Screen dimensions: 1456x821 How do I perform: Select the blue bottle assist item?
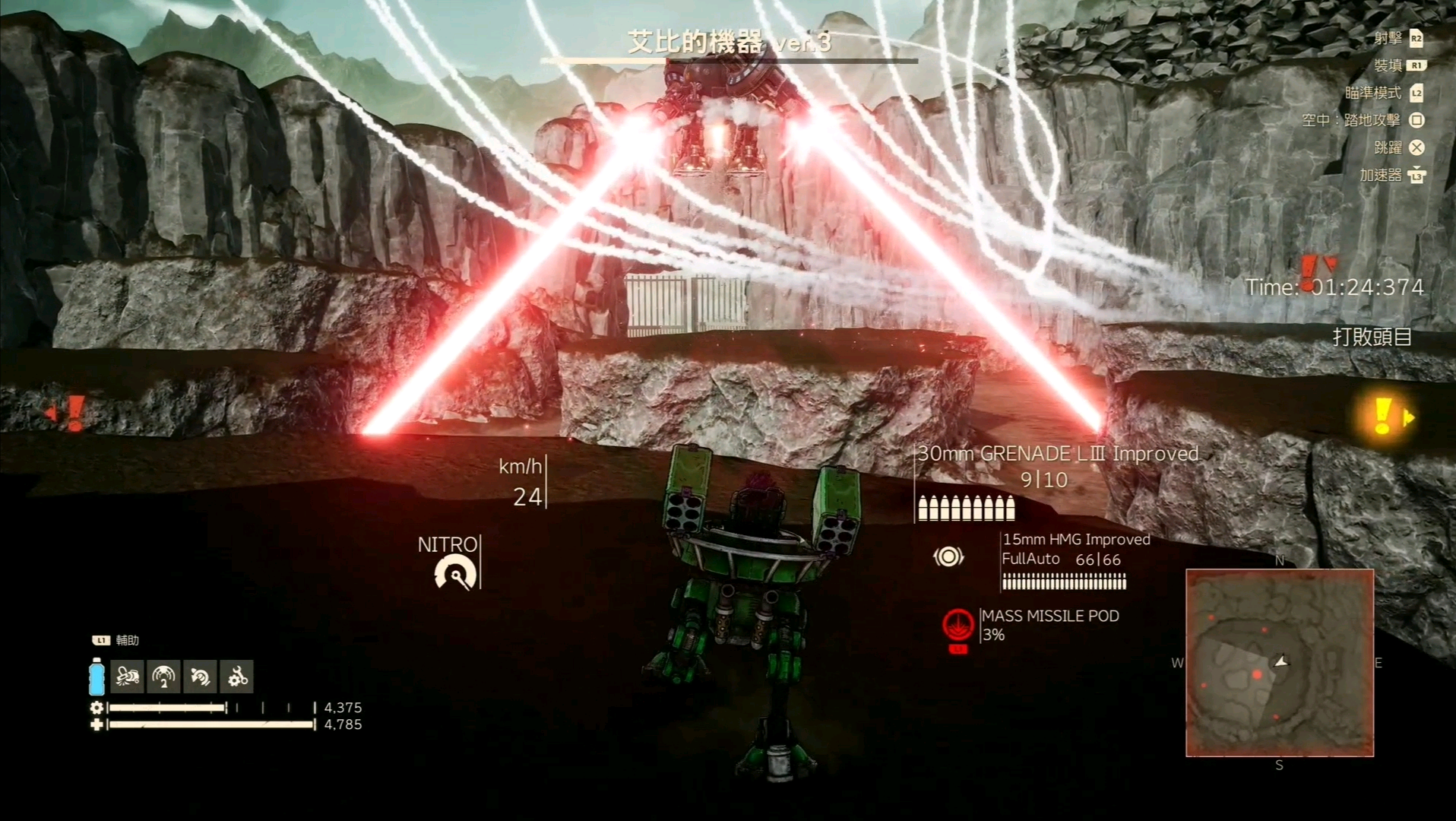97,677
